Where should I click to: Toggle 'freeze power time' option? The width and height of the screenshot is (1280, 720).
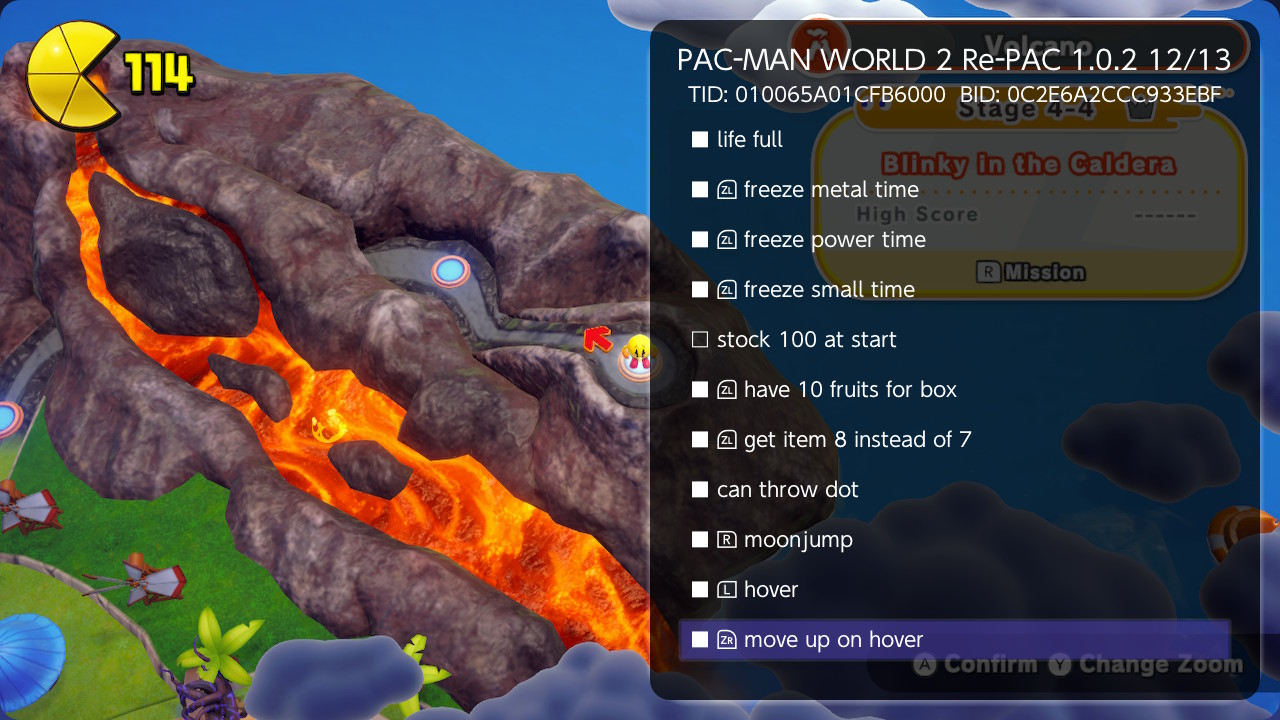(x=700, y=240)
